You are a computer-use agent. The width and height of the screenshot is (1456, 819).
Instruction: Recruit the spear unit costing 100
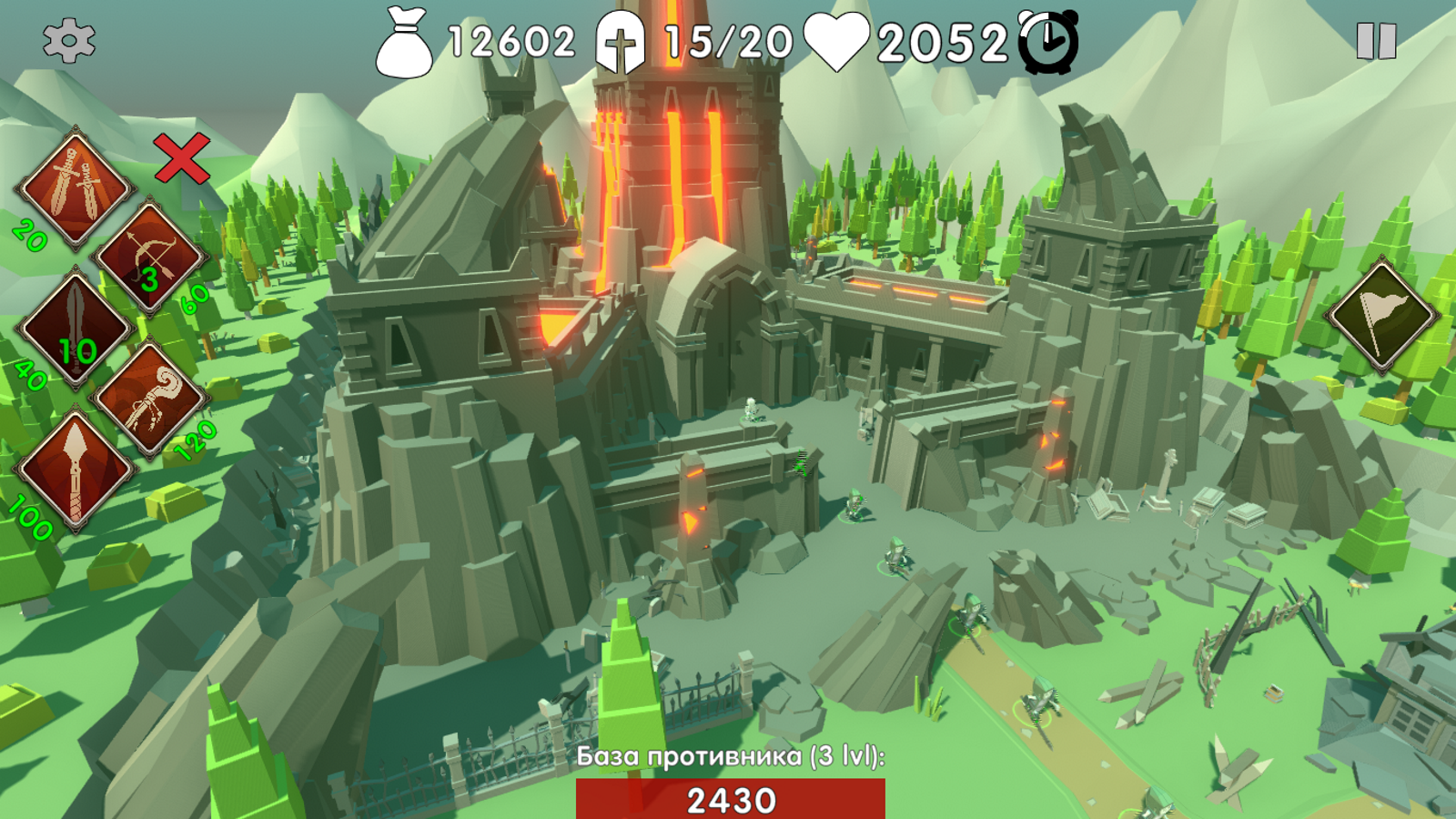(76, 470)
